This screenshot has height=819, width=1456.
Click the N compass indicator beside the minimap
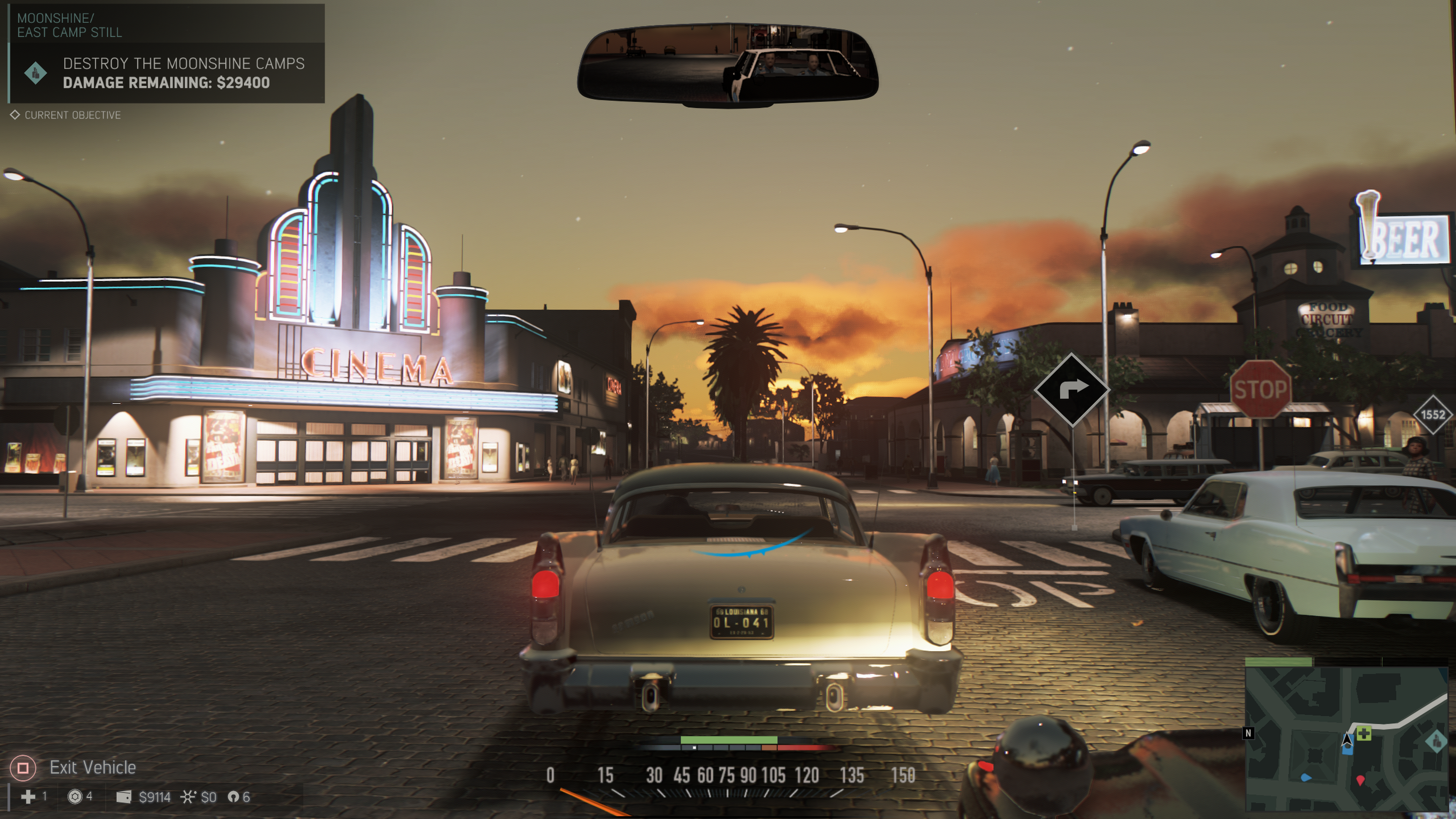point(1249,733)
